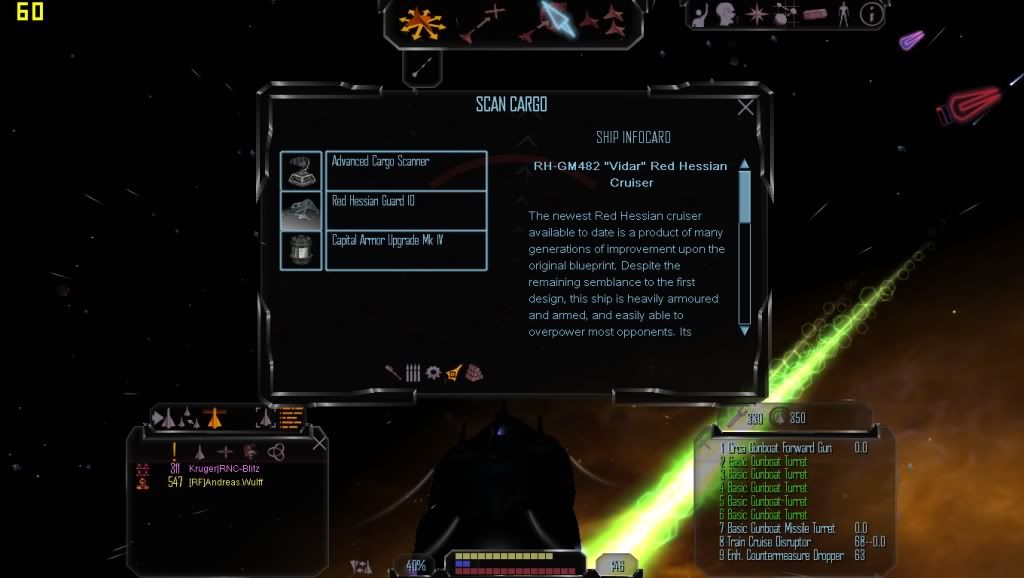Viewport: 1024px width, 578px height.
Task: Select Enh. Countermeasure Dropper weapon row
Action: click(x=782, y=554)
